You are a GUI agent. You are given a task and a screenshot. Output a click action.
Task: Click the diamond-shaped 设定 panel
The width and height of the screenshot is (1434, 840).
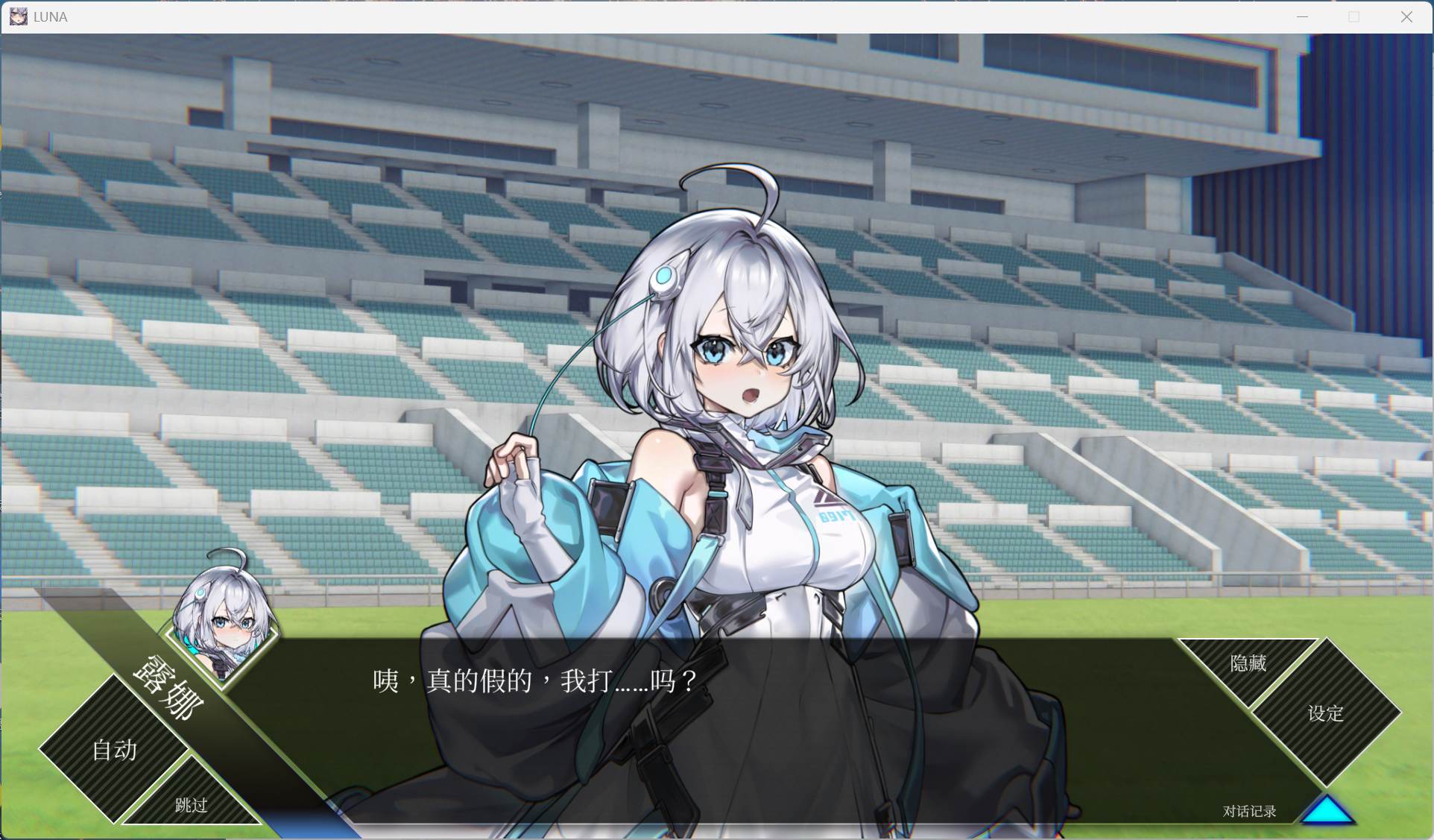click(x=1325, y=714)
